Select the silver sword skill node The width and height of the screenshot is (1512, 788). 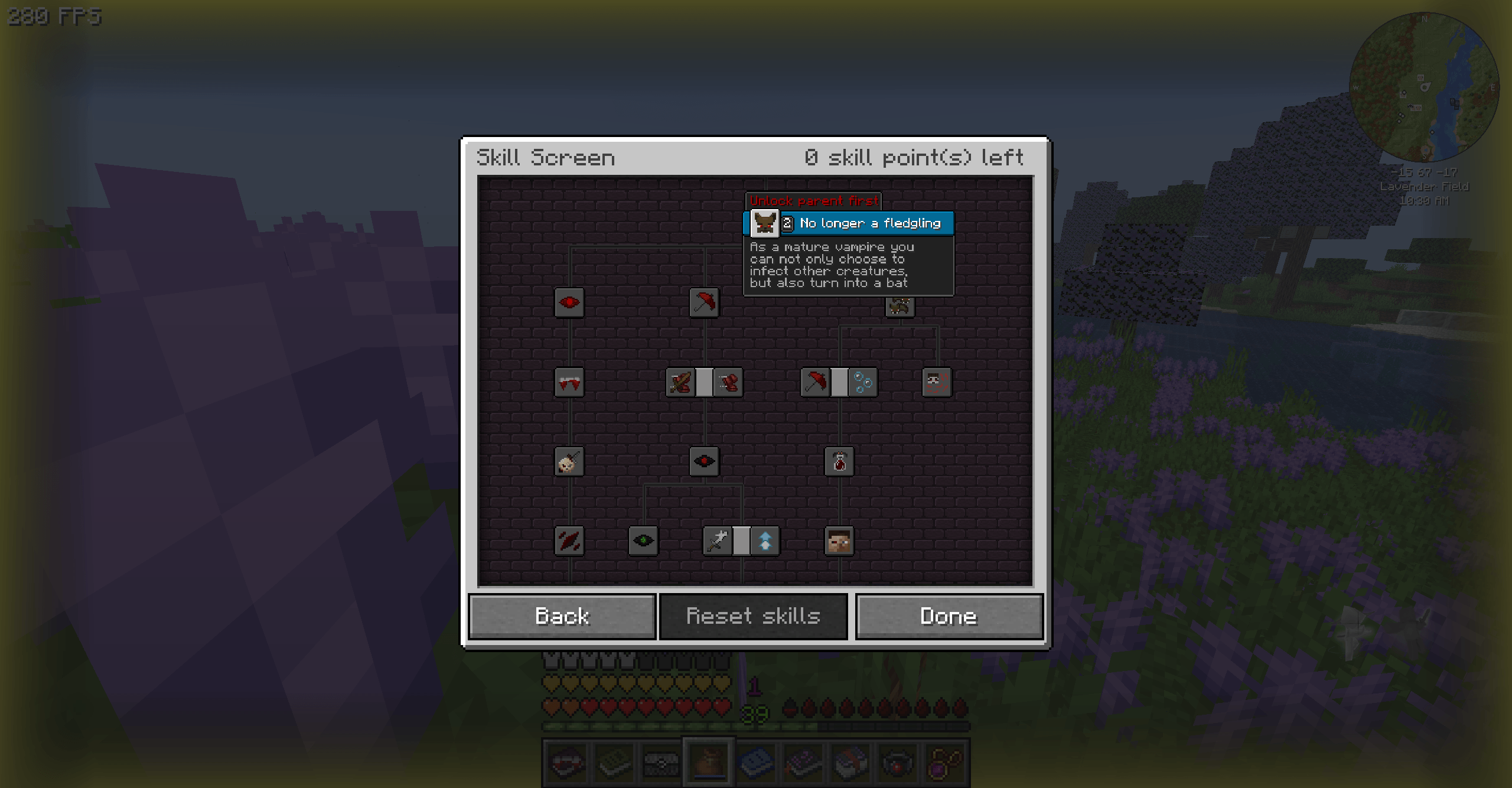[x=718, y=540]
